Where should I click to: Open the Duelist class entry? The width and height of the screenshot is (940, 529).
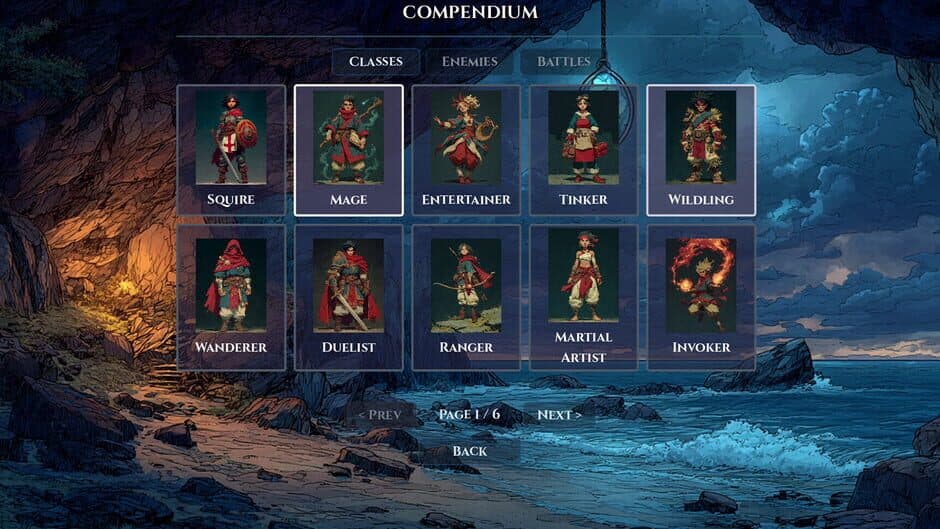[x=348, y=297]
